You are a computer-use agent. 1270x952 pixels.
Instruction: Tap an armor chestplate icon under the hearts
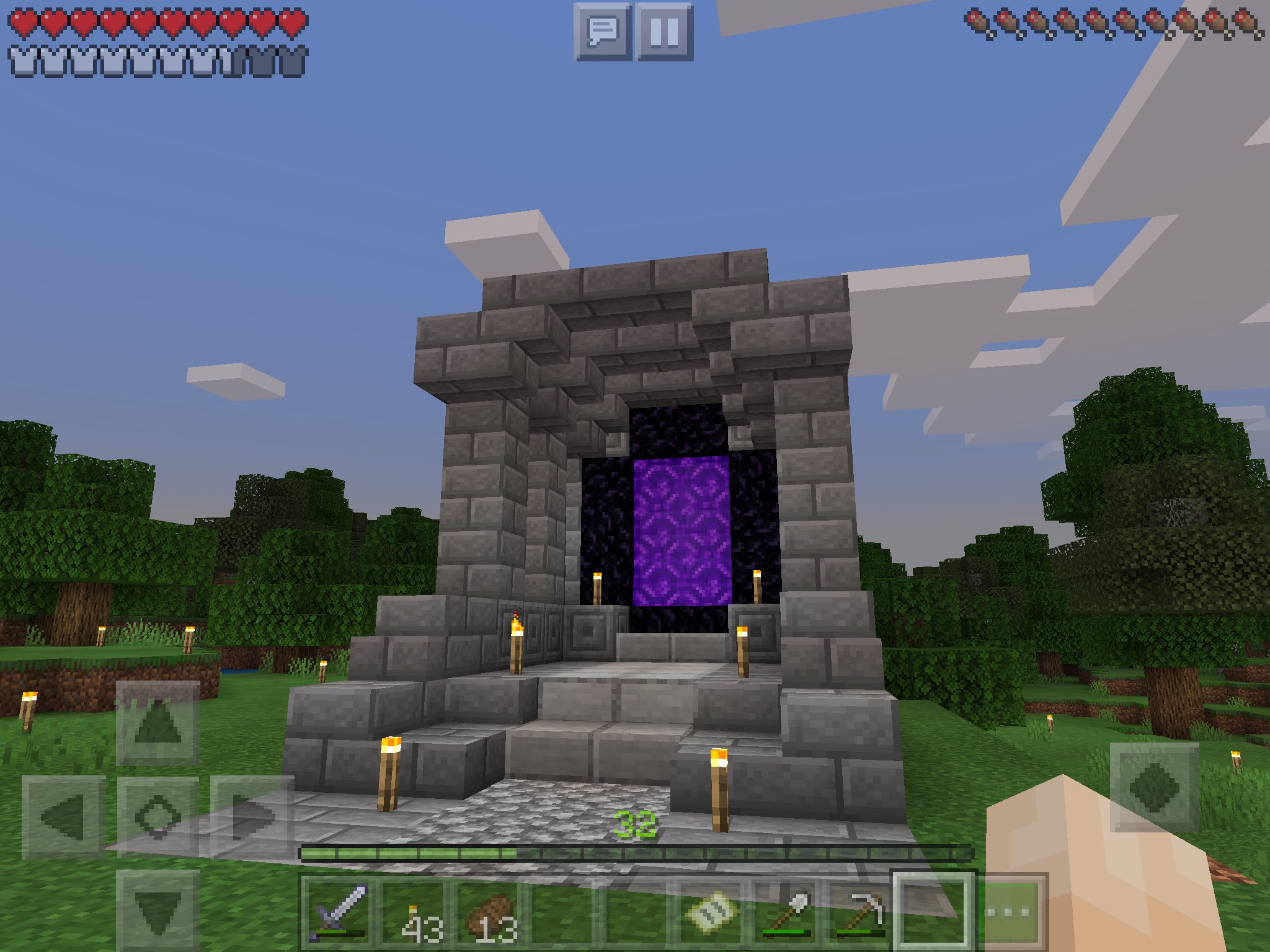23,60
